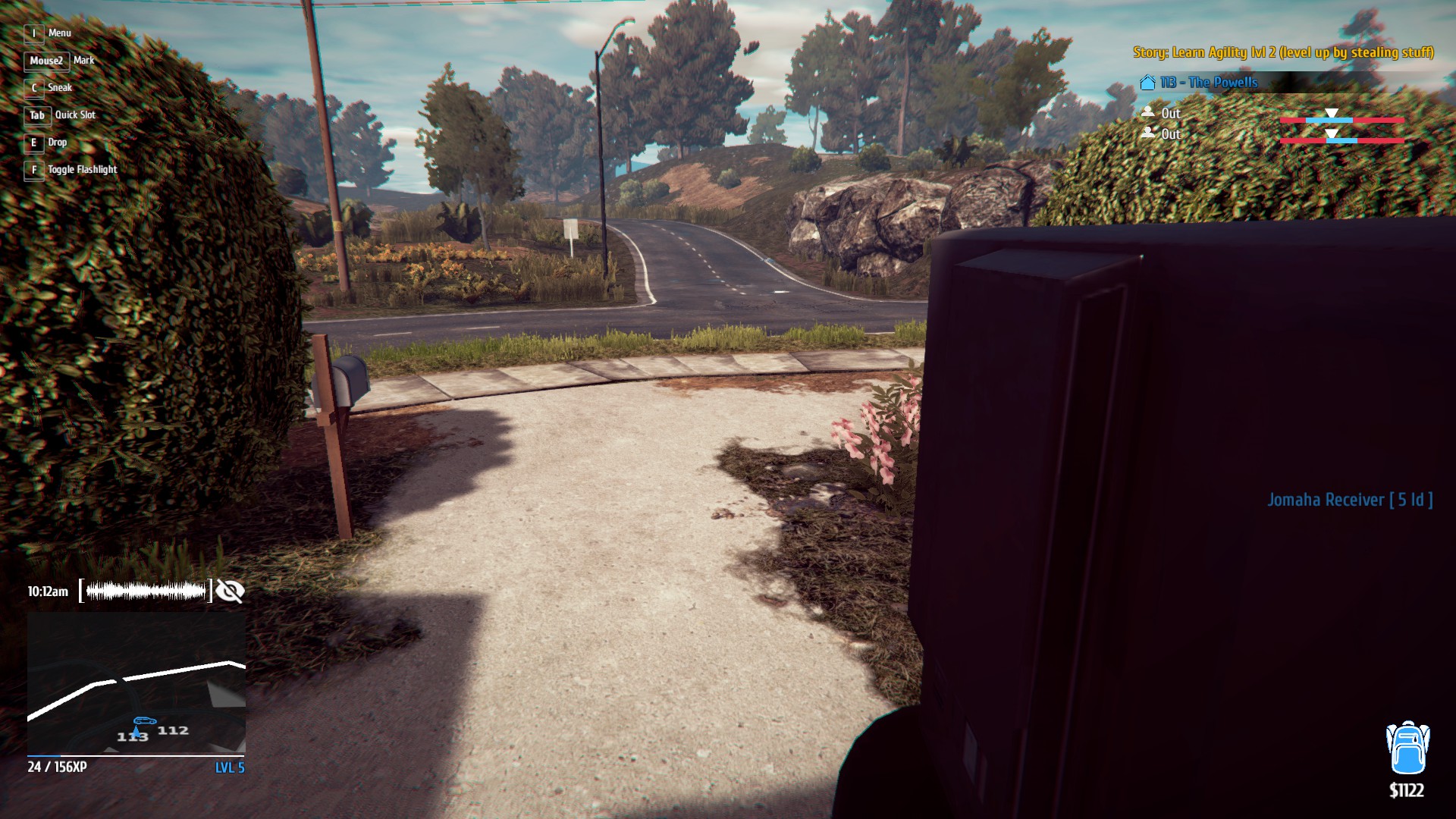Click the arrow marker above the first schedule bar
Image resolution: width=1456 pixels, height=819 pixels.
tap(1331, 112)
